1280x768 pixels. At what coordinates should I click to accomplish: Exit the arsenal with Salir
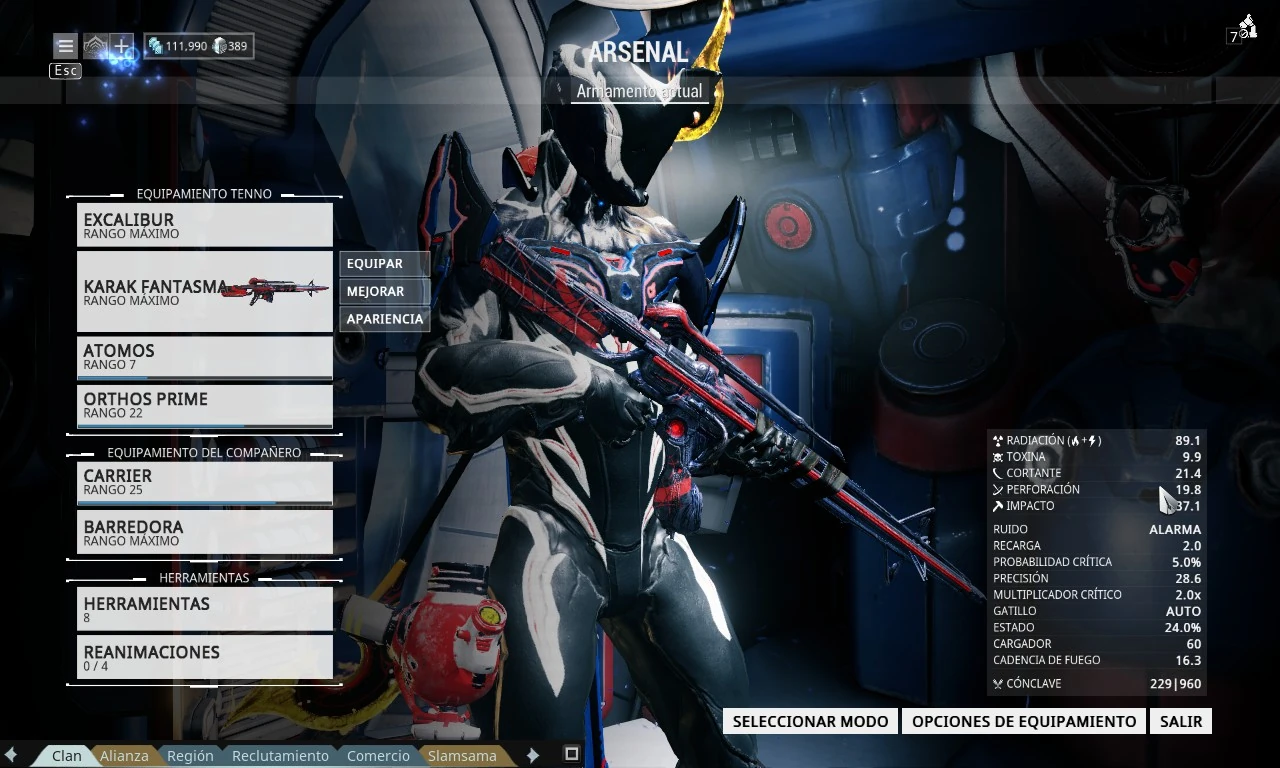(1181, 721)
